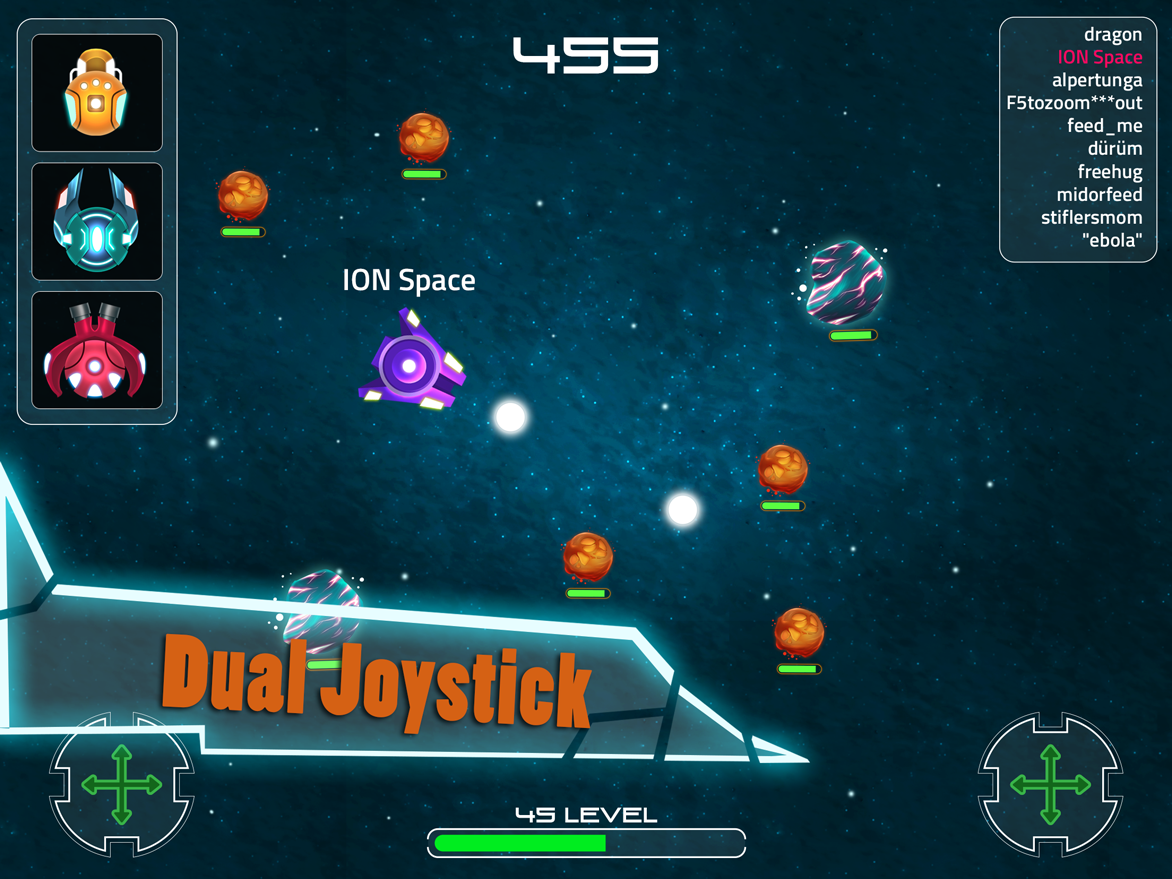Click freehug in the player list

tap(1109, 172)
